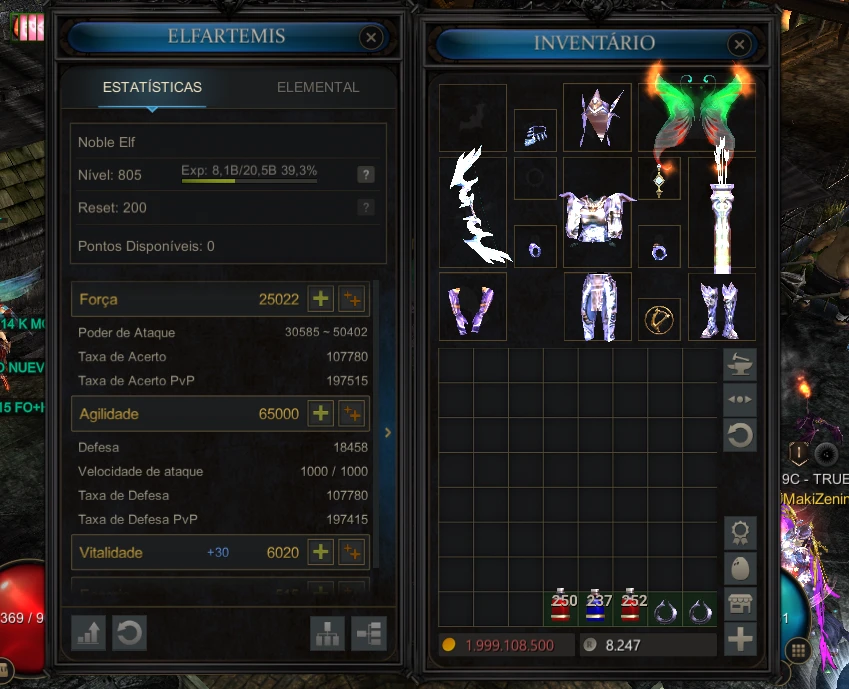Add one point to Vitalidade
The image size is (849, 689).
pos(320,552)
